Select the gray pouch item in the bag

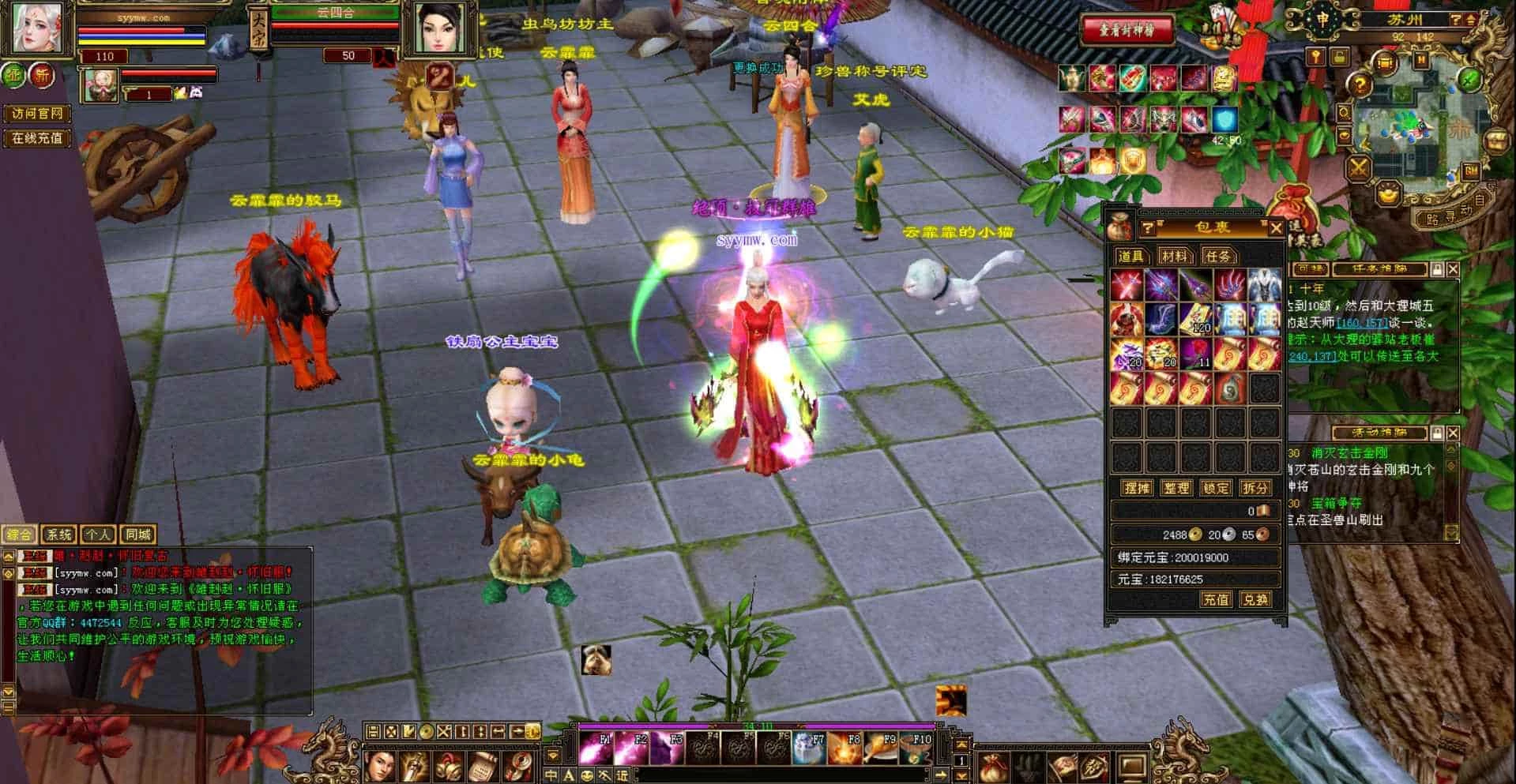click(1230, 388)
